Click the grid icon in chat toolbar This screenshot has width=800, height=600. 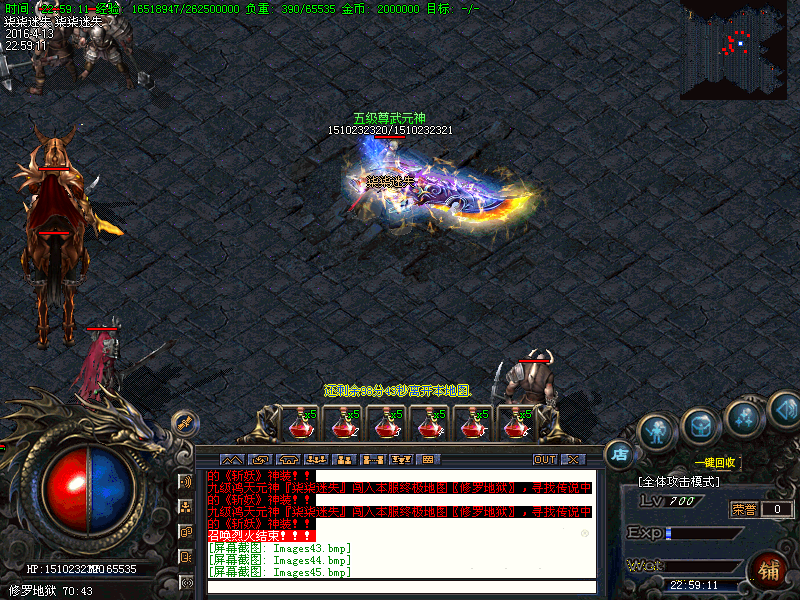428,460
